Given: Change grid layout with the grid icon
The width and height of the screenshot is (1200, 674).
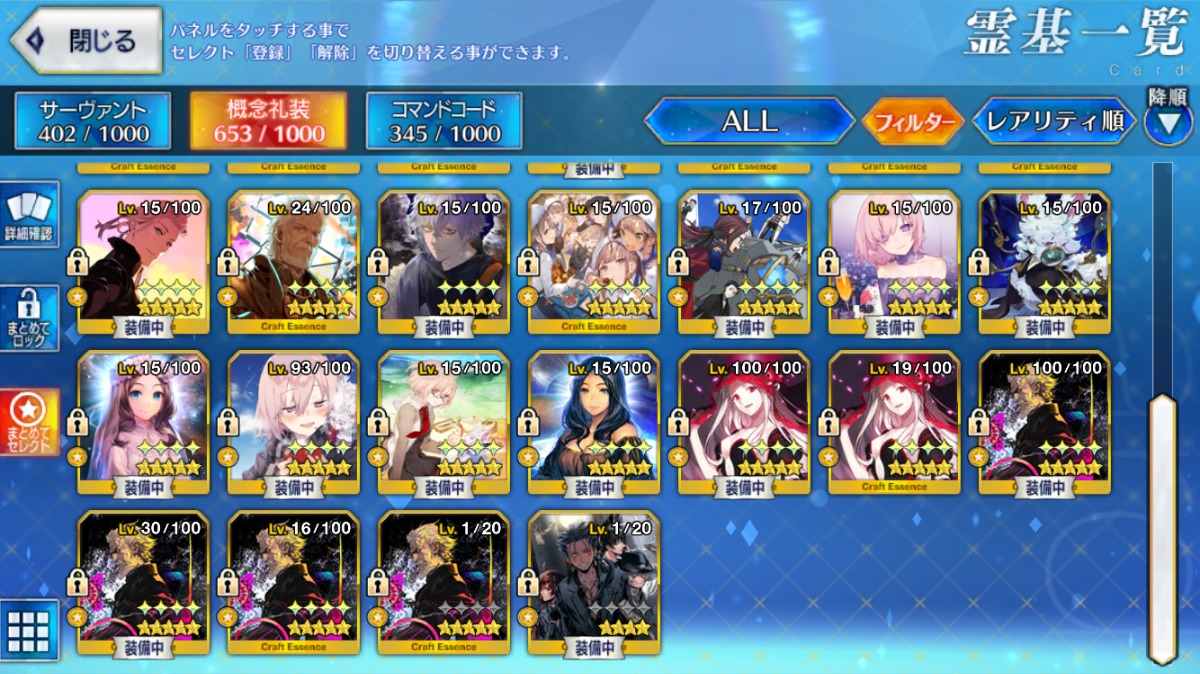Looking at the screenshot, I should (x=29, y=630).
